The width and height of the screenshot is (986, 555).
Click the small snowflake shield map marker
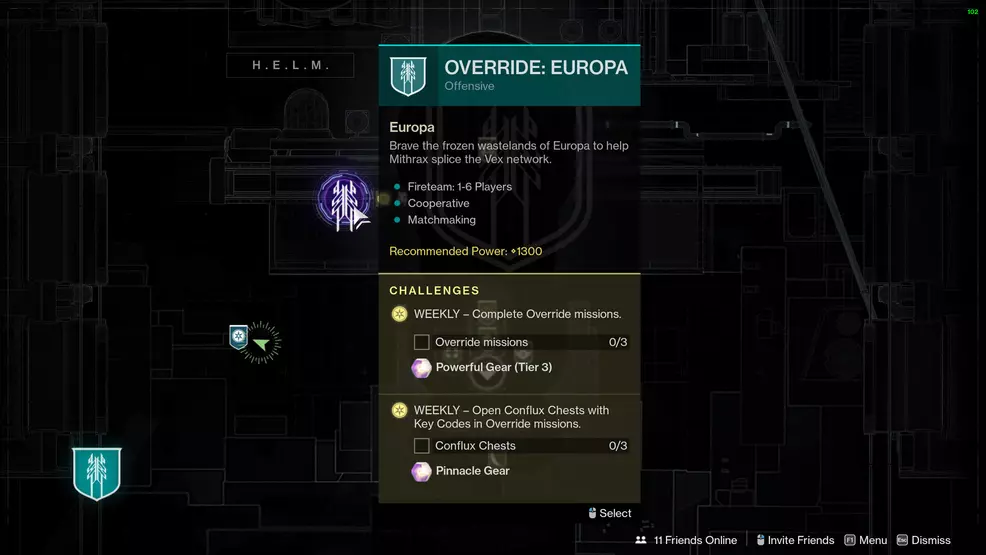(x=238, y=336)
